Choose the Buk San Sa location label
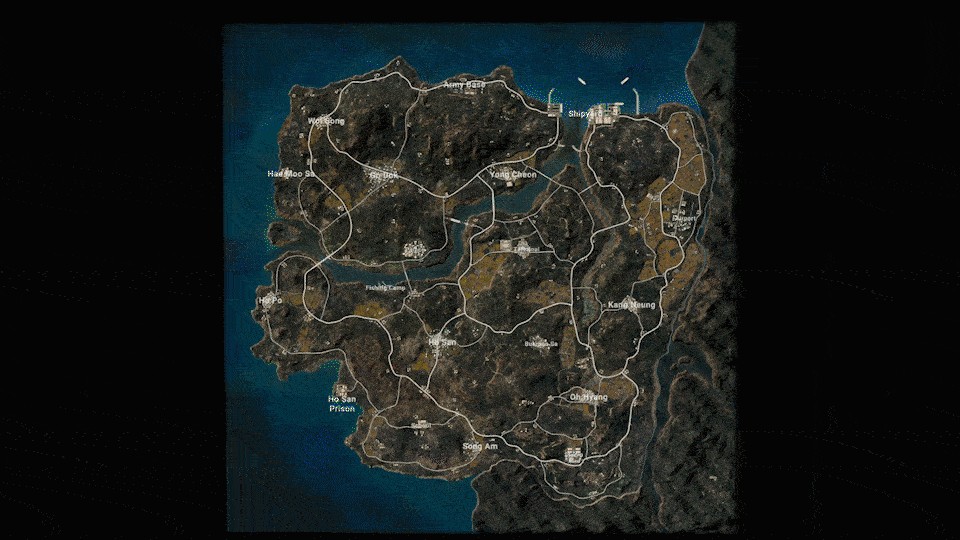Screen dimensions: 960x540 point(541,344)
